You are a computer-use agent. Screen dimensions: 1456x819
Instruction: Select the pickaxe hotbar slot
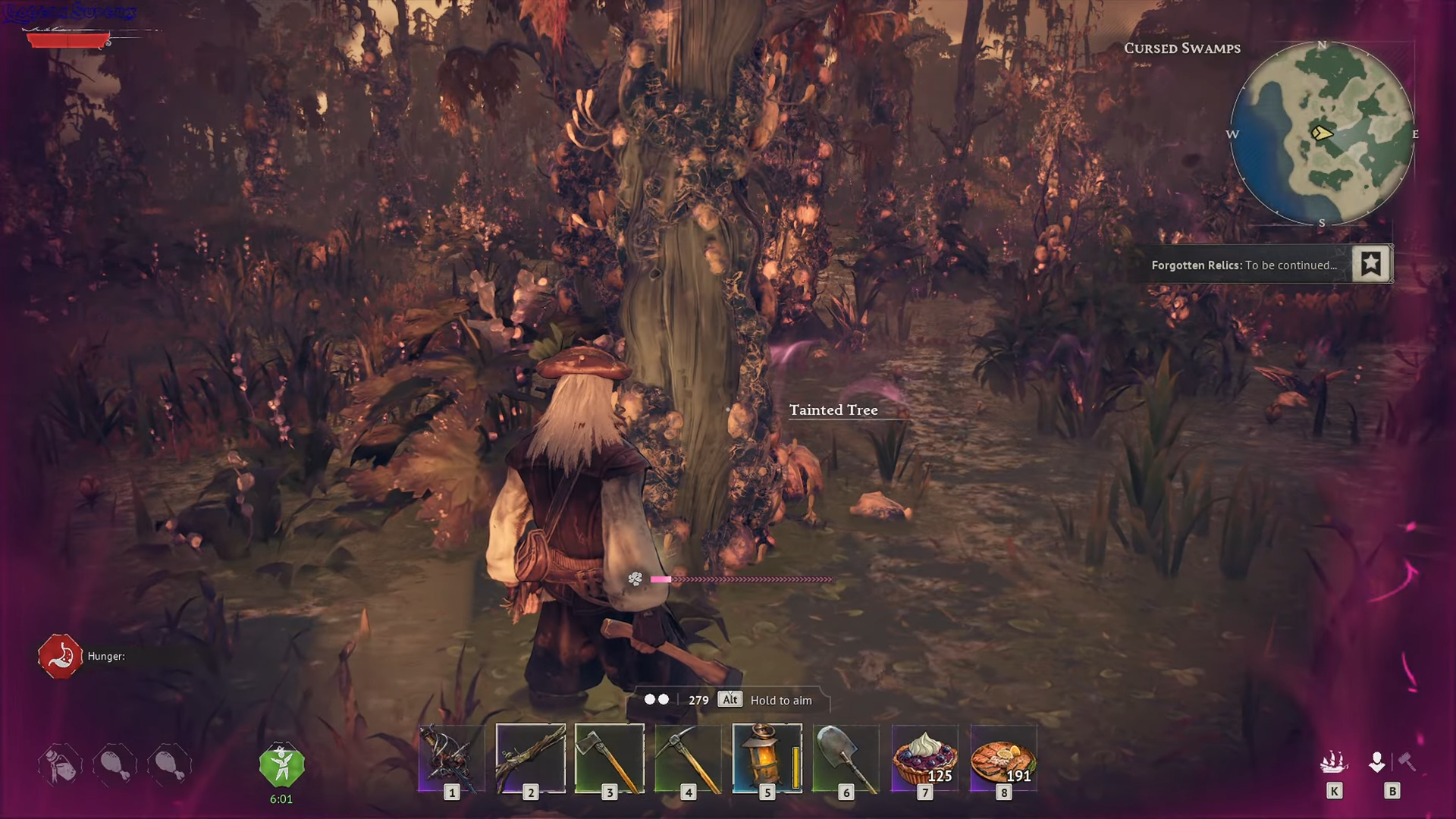pyautogui.click(x=689, y=758)
